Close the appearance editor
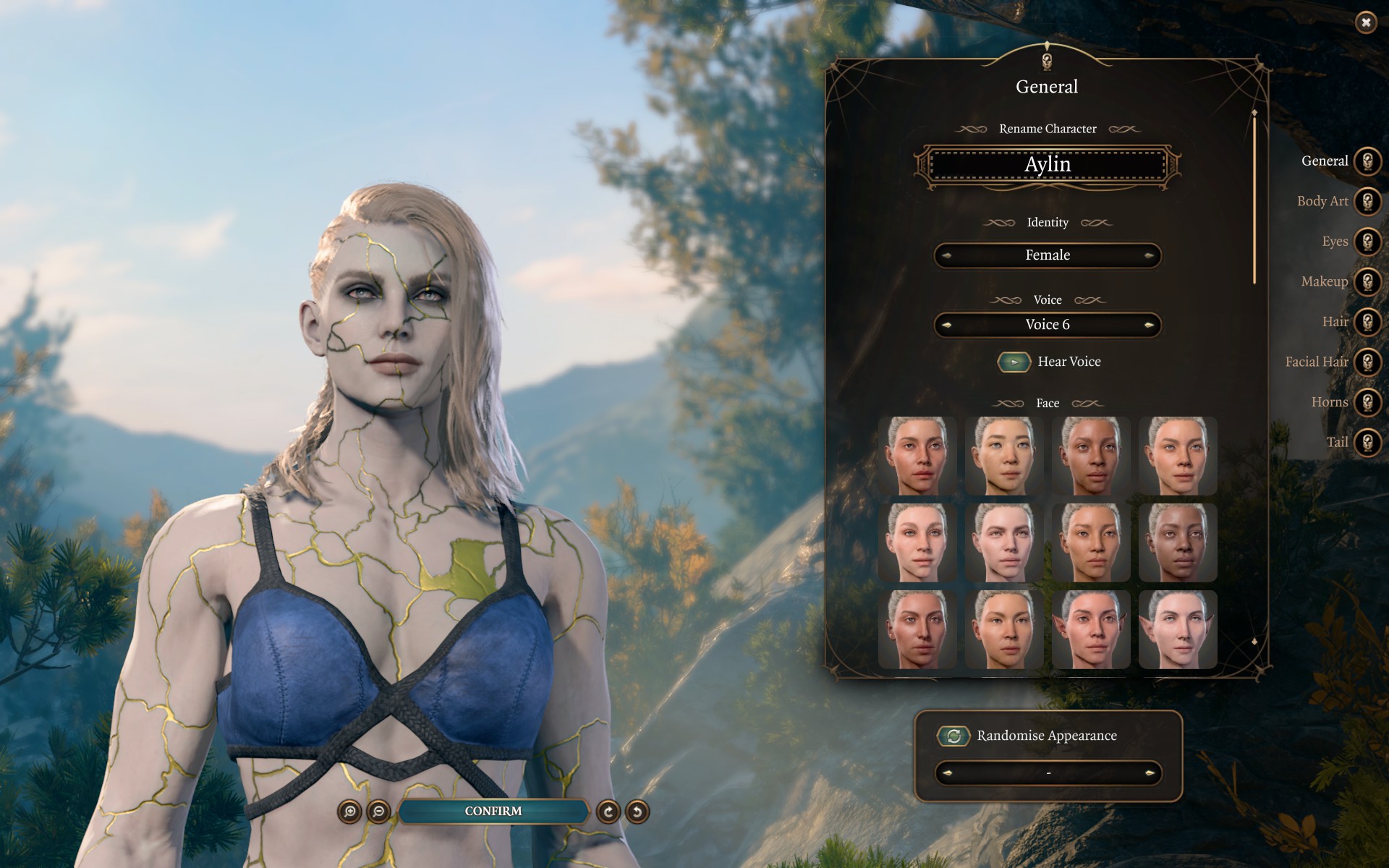The height and width of the screenshot is (868, 1389). point(1365,22)
